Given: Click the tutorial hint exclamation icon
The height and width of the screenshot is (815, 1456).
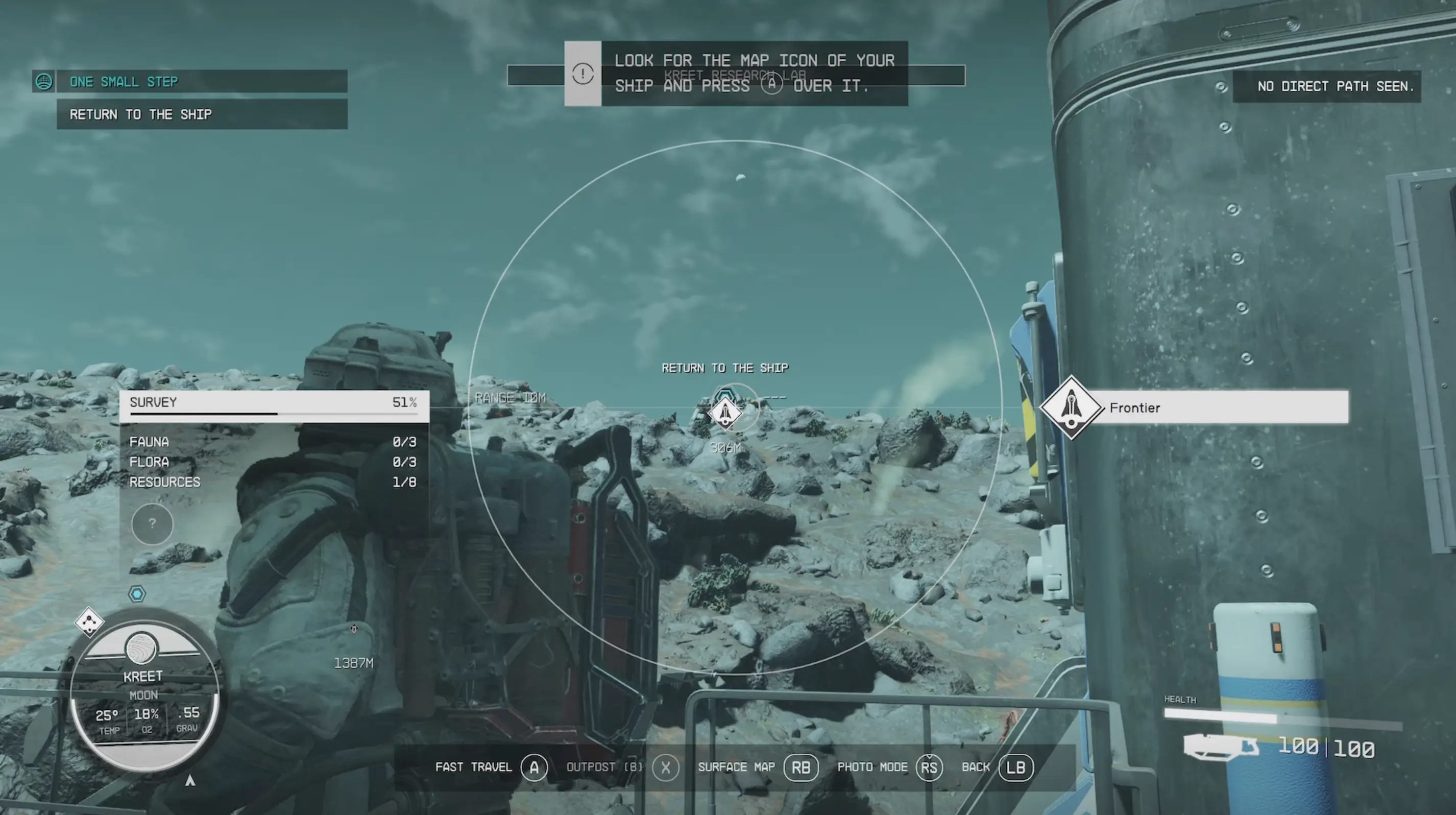Looking at the screenshot, I should pos(582,74).
